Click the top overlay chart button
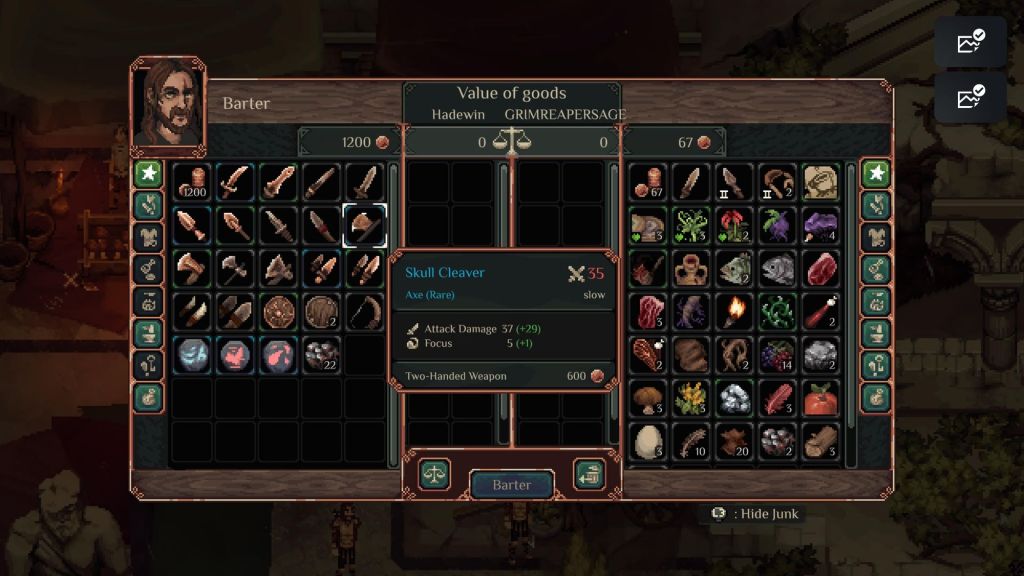The height and width of the screenshot is (576, 1024). click(x=970, y=42)
